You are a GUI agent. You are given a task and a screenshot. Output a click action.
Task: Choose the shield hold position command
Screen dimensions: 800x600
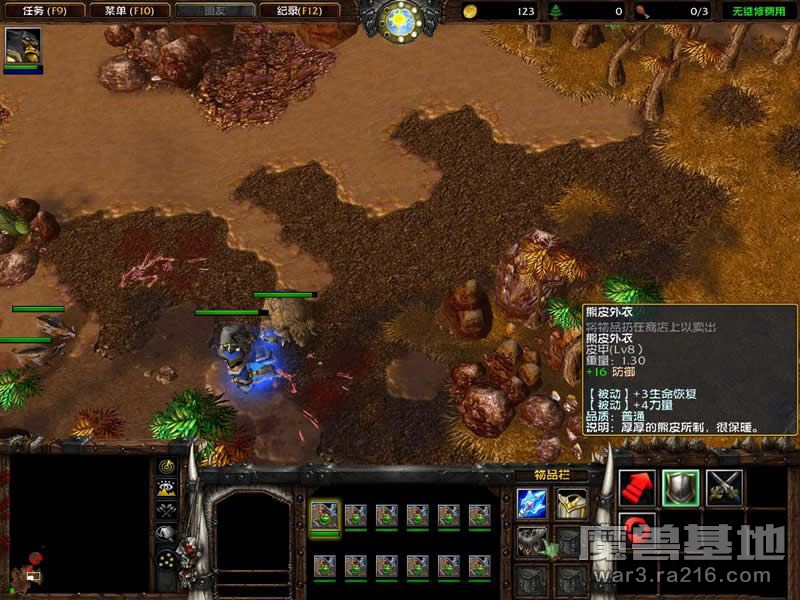tap(681, 487)
